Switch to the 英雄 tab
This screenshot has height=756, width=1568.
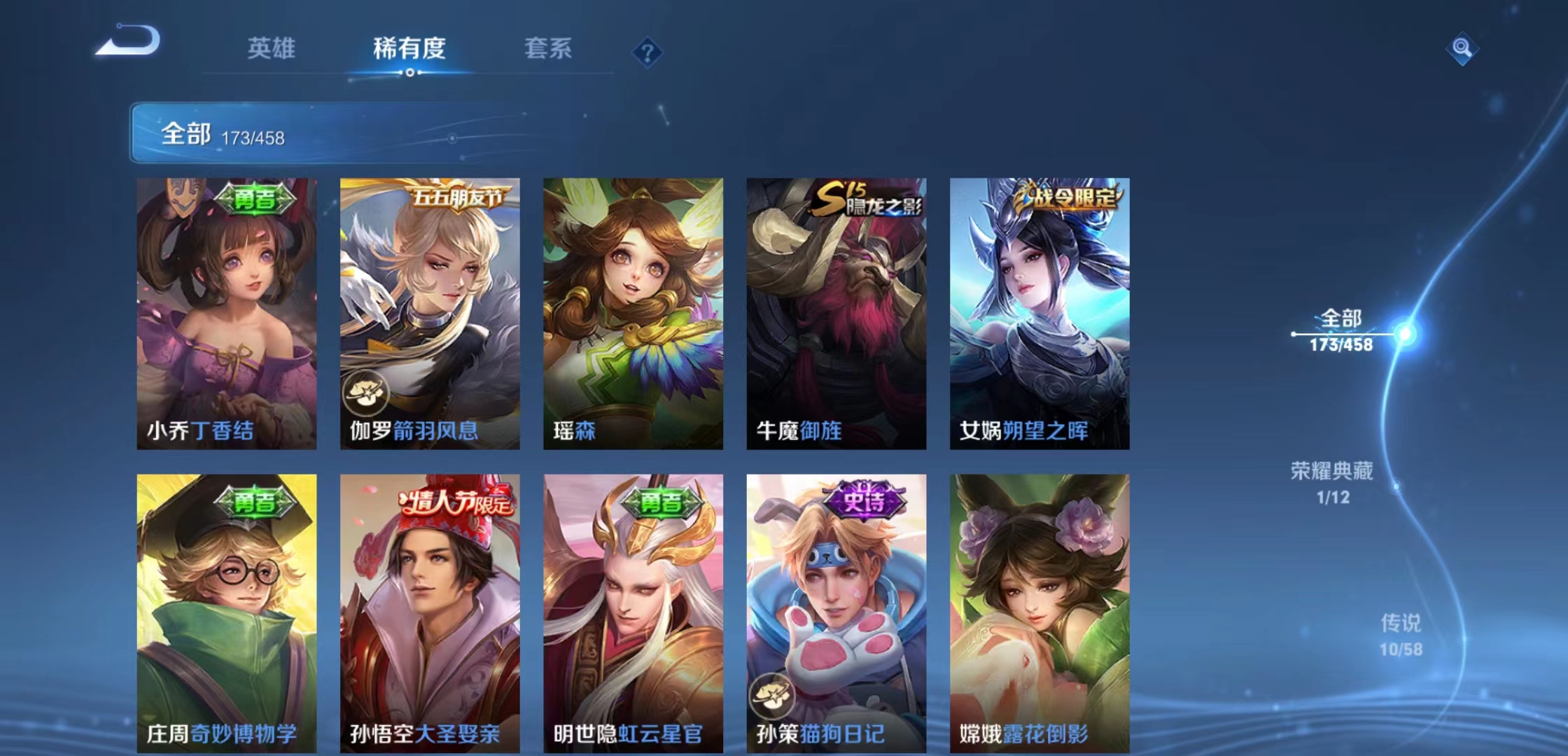[x=273, y=49]
